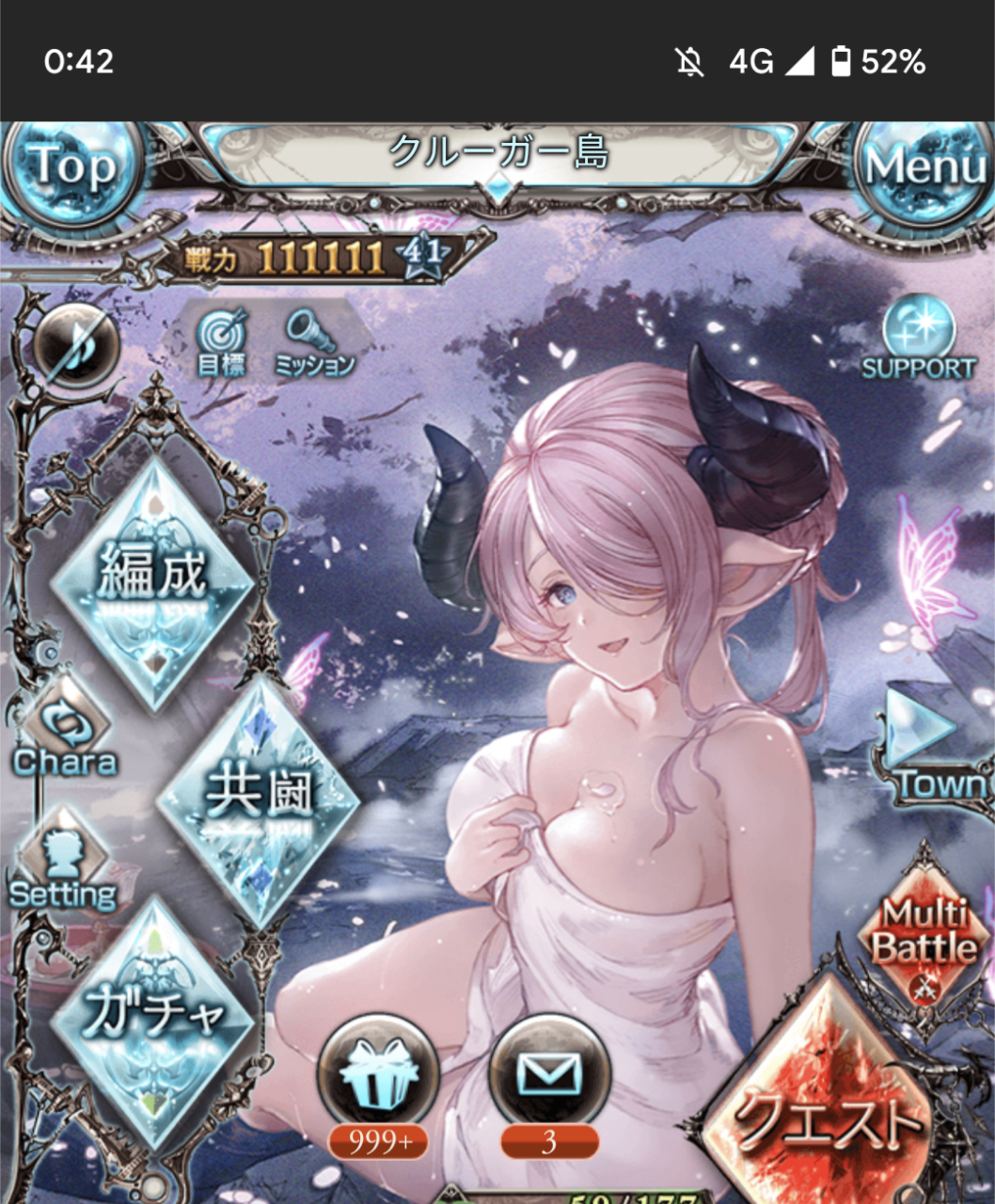Screen dimensions: 995x1204
Task: Open the gift box showing 999+
Action: (x=378, y=1077)
